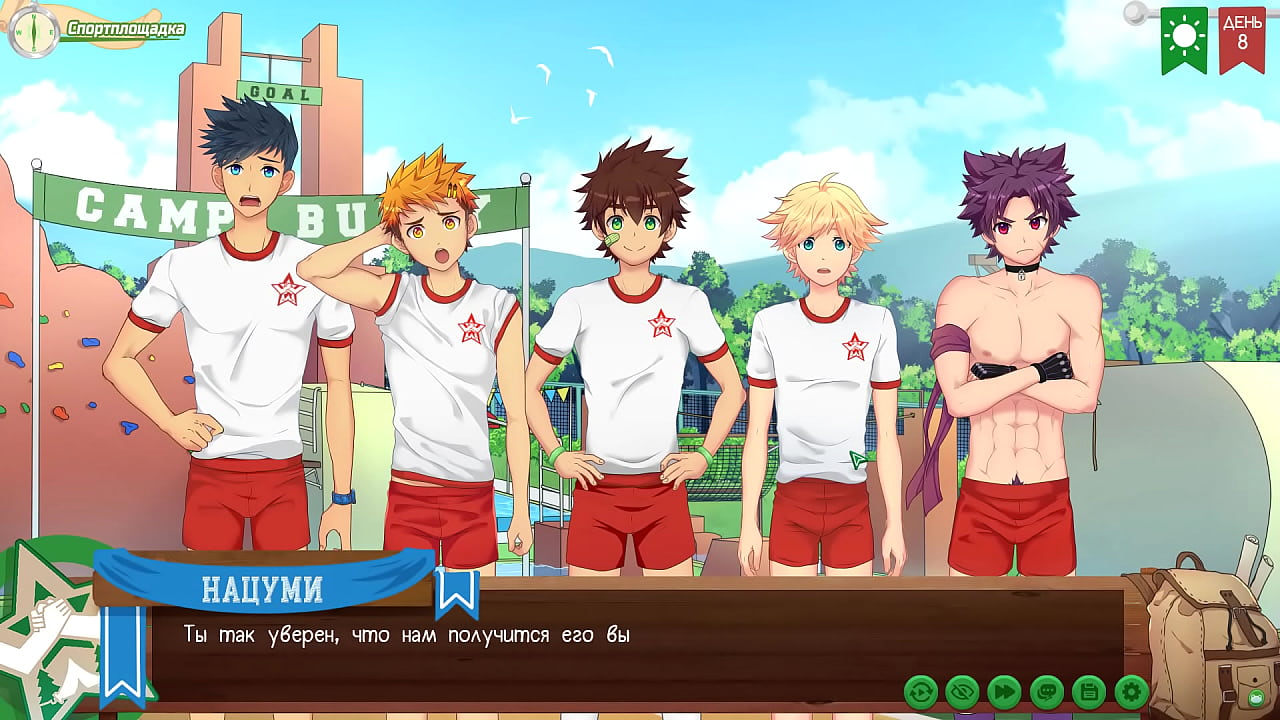Hide the dialogue text box

click(x=963, y=691)
